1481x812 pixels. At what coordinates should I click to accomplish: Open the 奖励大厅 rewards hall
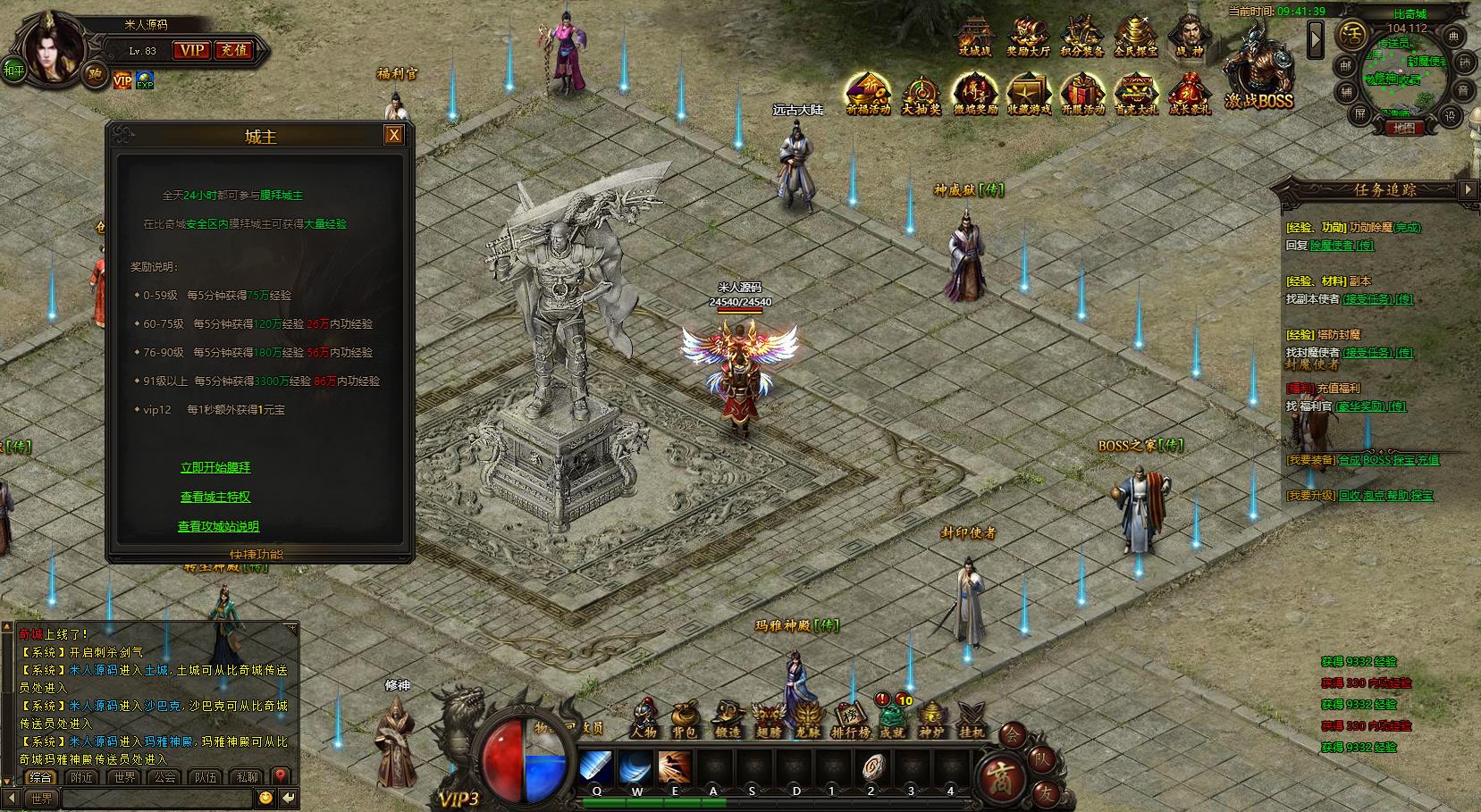click(x=1028, y=37)
